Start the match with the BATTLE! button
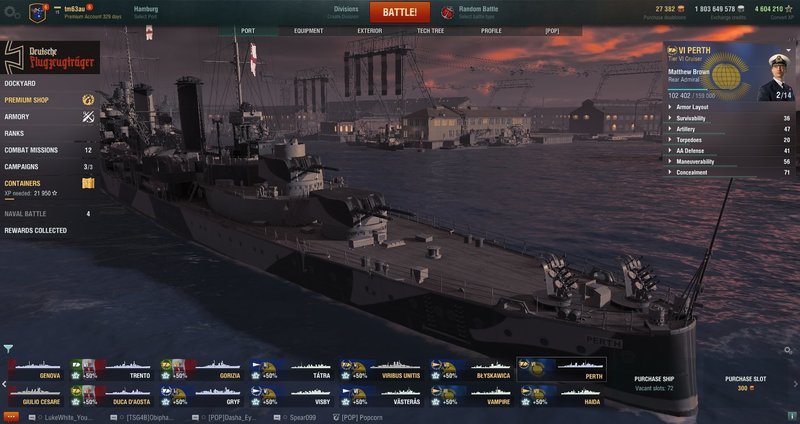 tap(400, 12)
